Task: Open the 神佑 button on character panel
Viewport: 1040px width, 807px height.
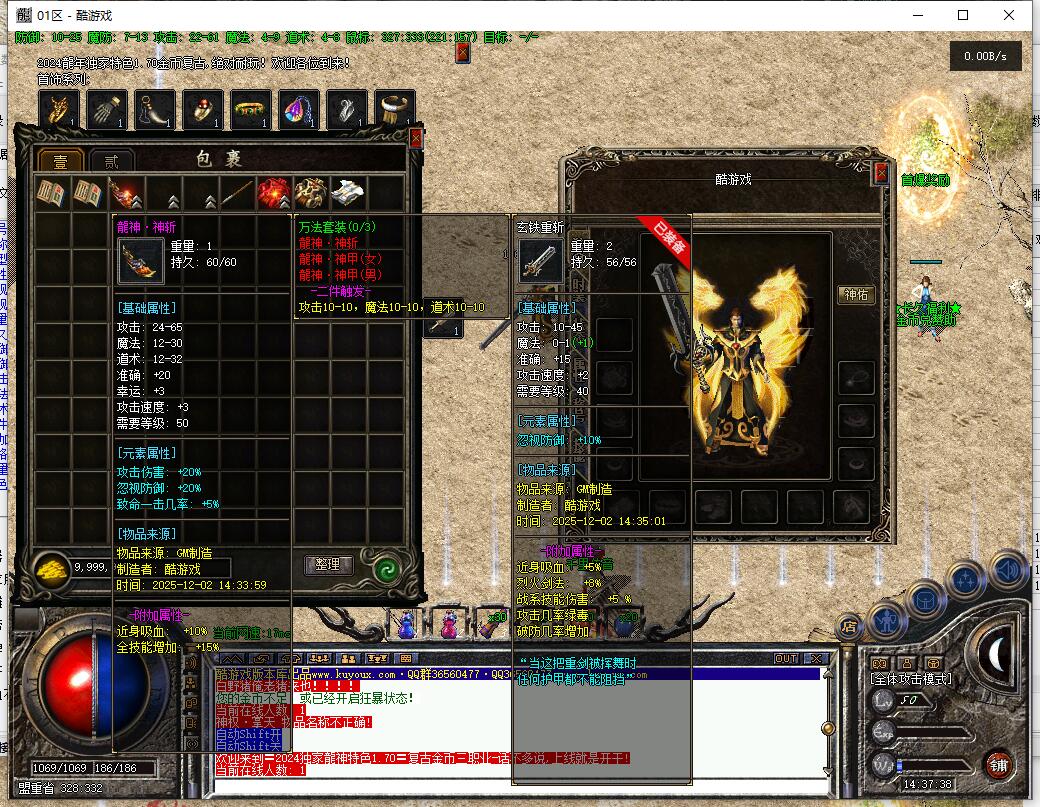Action: pyautogui.click(x=856, y=295)
